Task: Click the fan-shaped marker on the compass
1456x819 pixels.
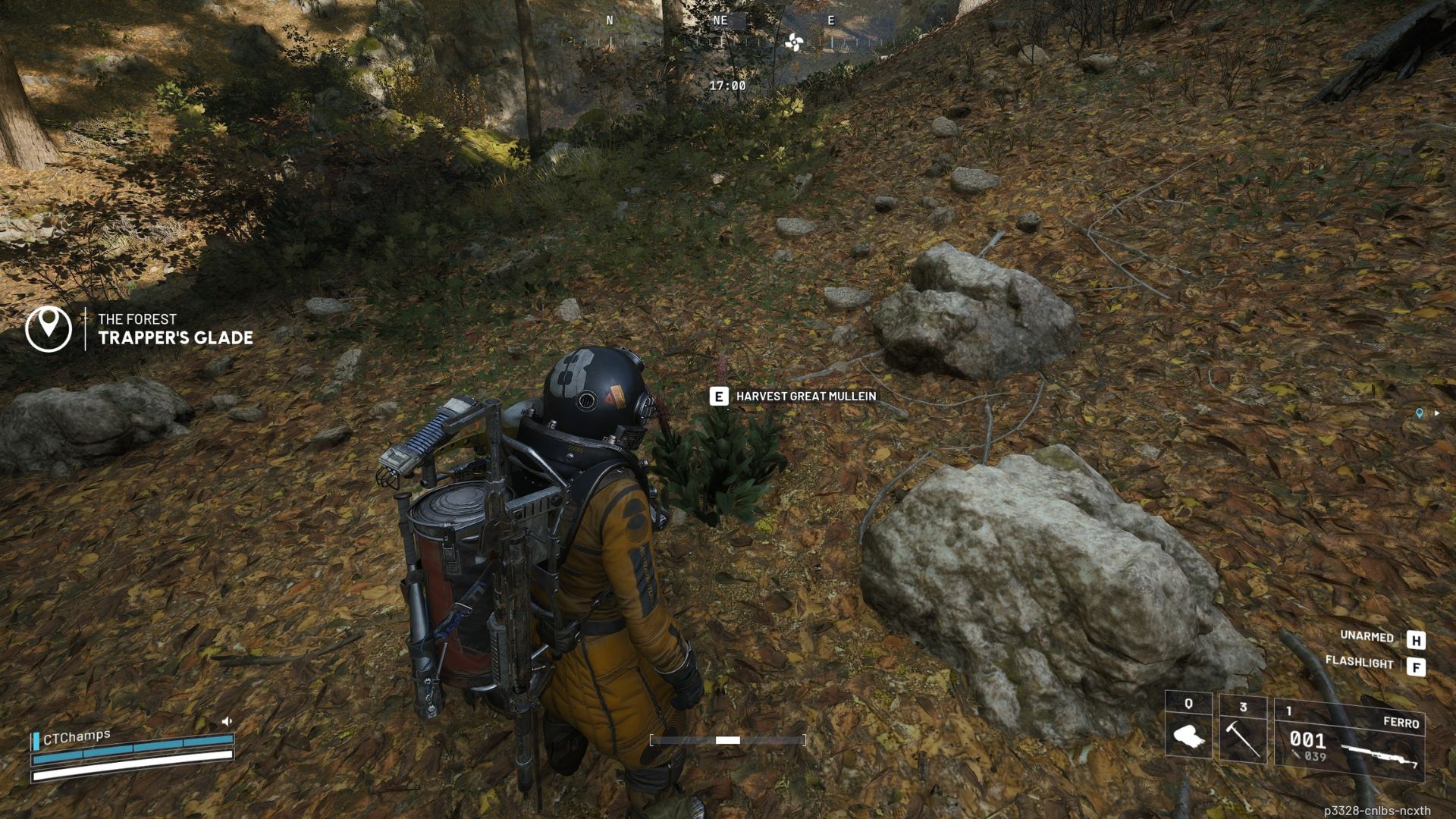Action: tap(794, 42)
